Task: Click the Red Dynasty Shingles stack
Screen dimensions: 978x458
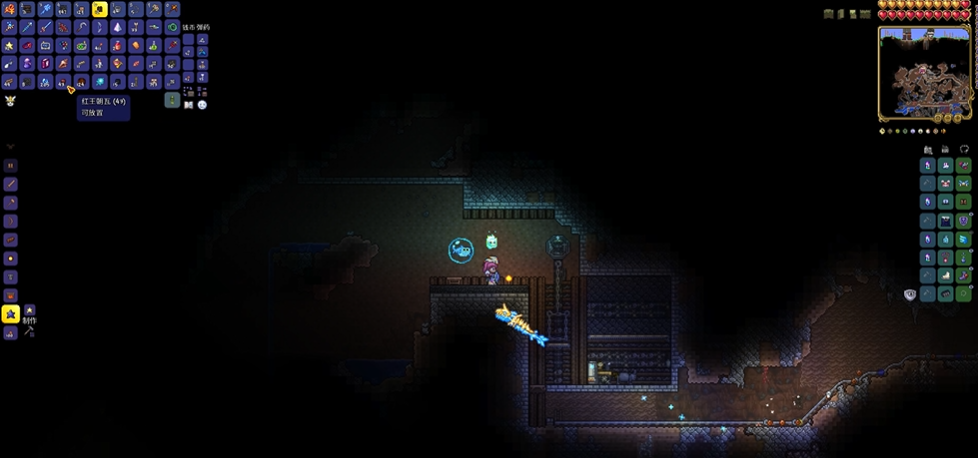Action: click(63, 81)
